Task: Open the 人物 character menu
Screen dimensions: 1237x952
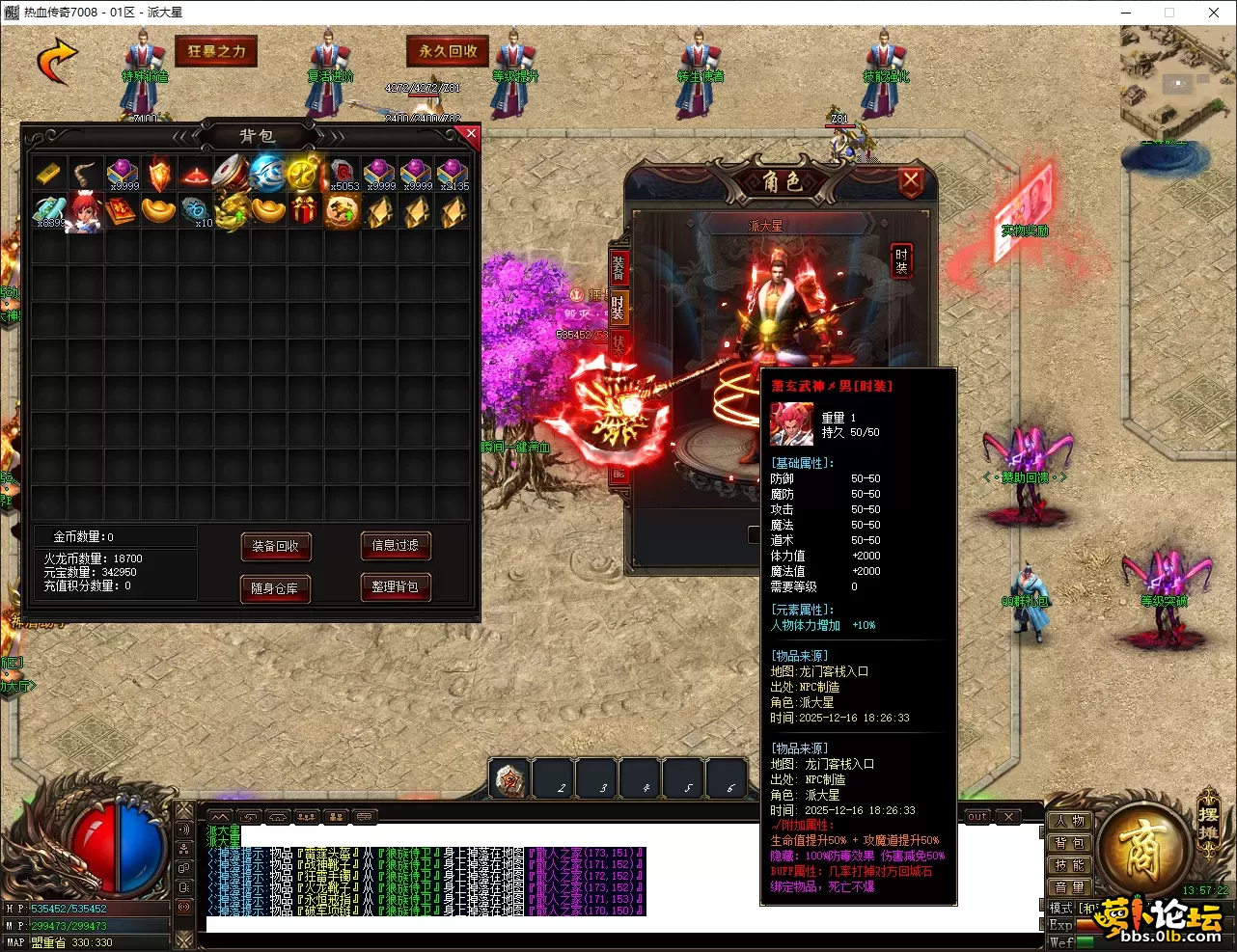Action: point(1069,821)
